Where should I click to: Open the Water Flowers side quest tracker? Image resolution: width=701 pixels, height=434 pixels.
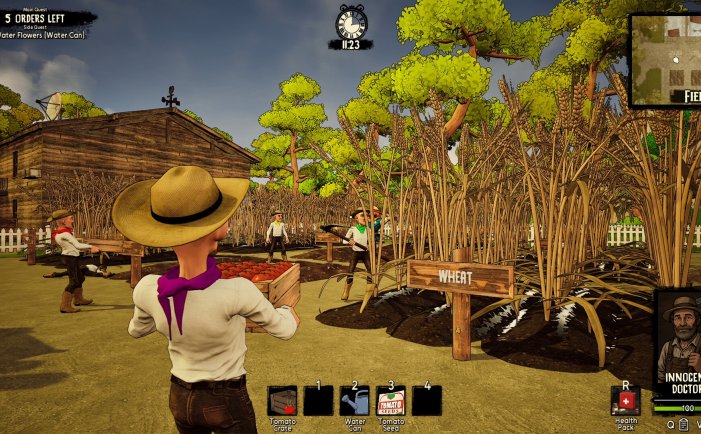pyautogui.click(x=46, y=35)
